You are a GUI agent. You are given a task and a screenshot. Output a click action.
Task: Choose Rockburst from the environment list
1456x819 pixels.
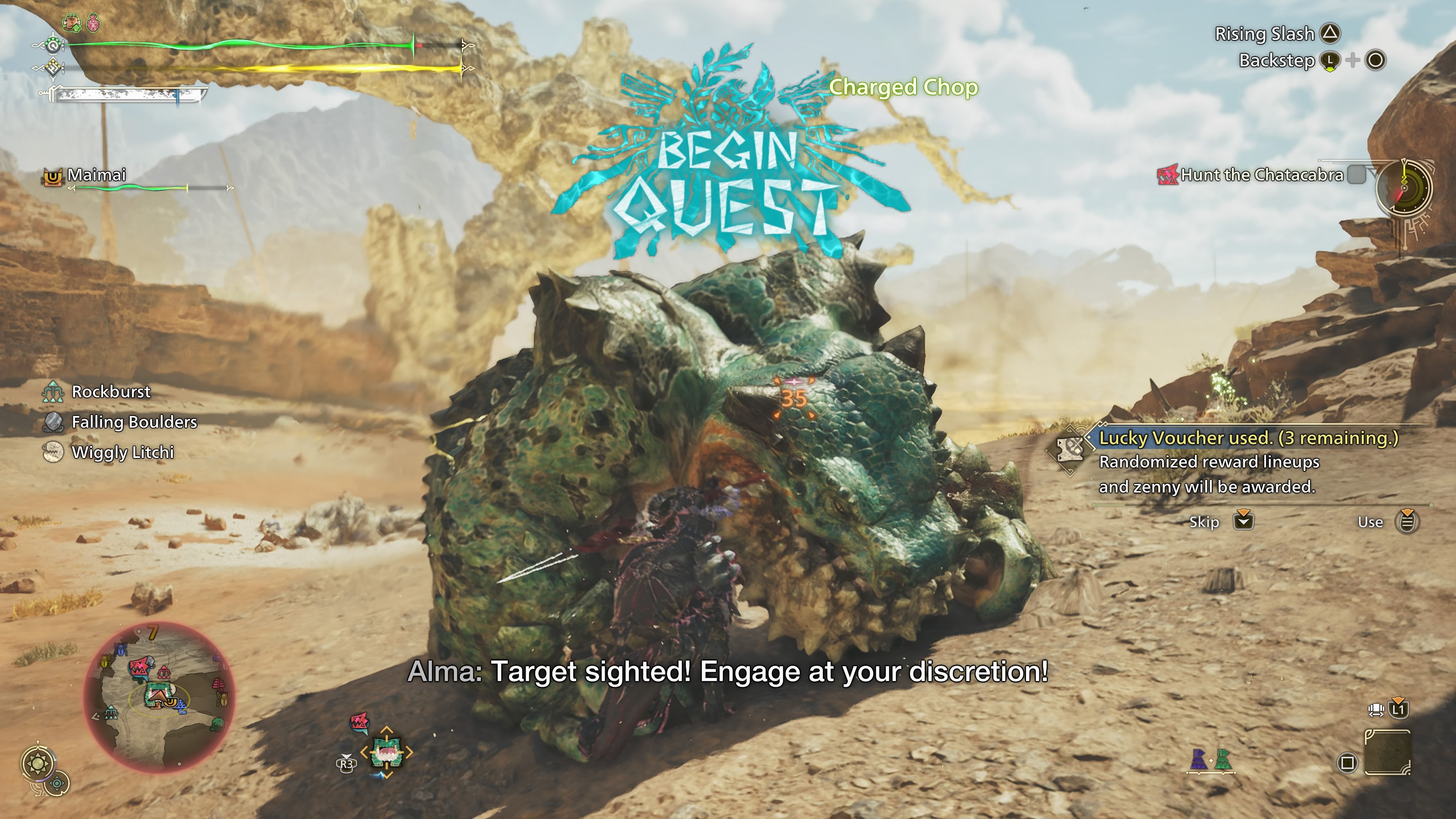[x=111, y=392]
